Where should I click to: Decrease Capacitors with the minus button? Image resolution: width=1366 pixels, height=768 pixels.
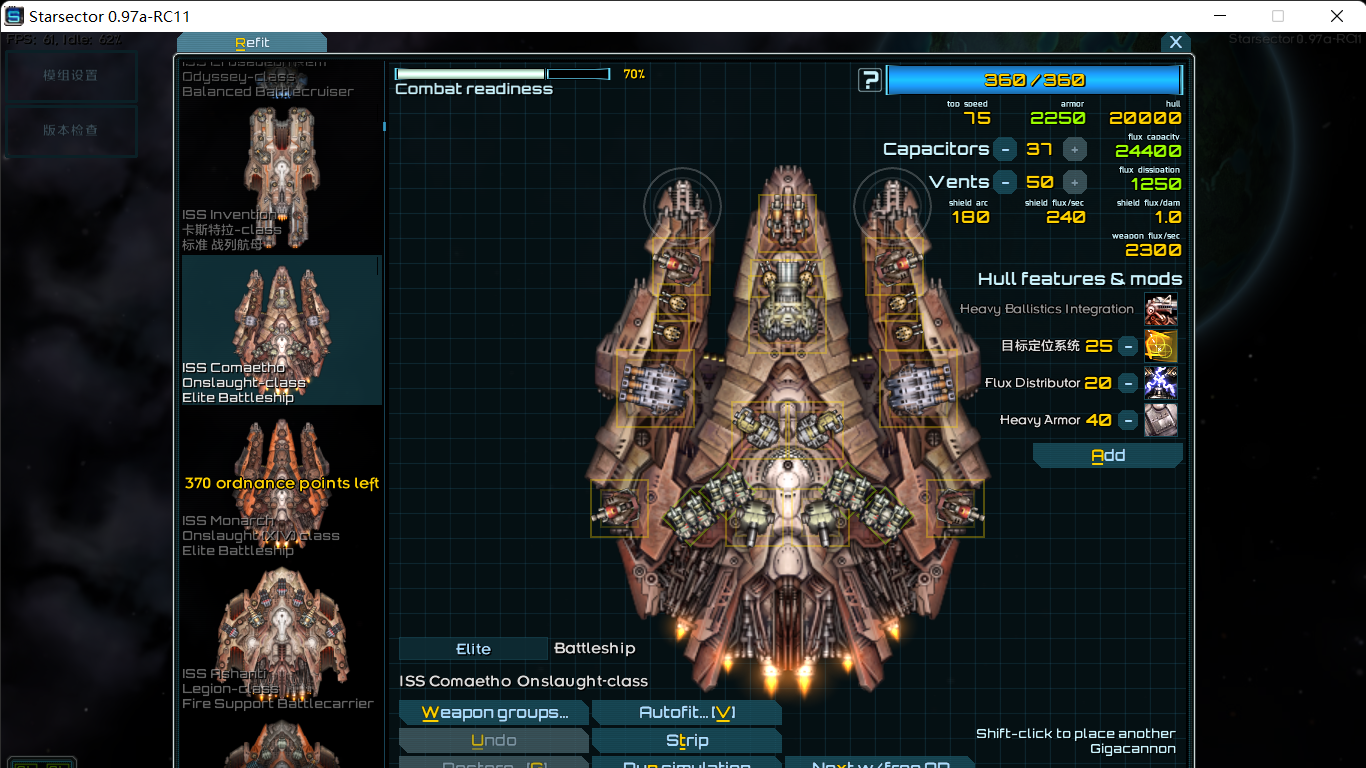1005,150
